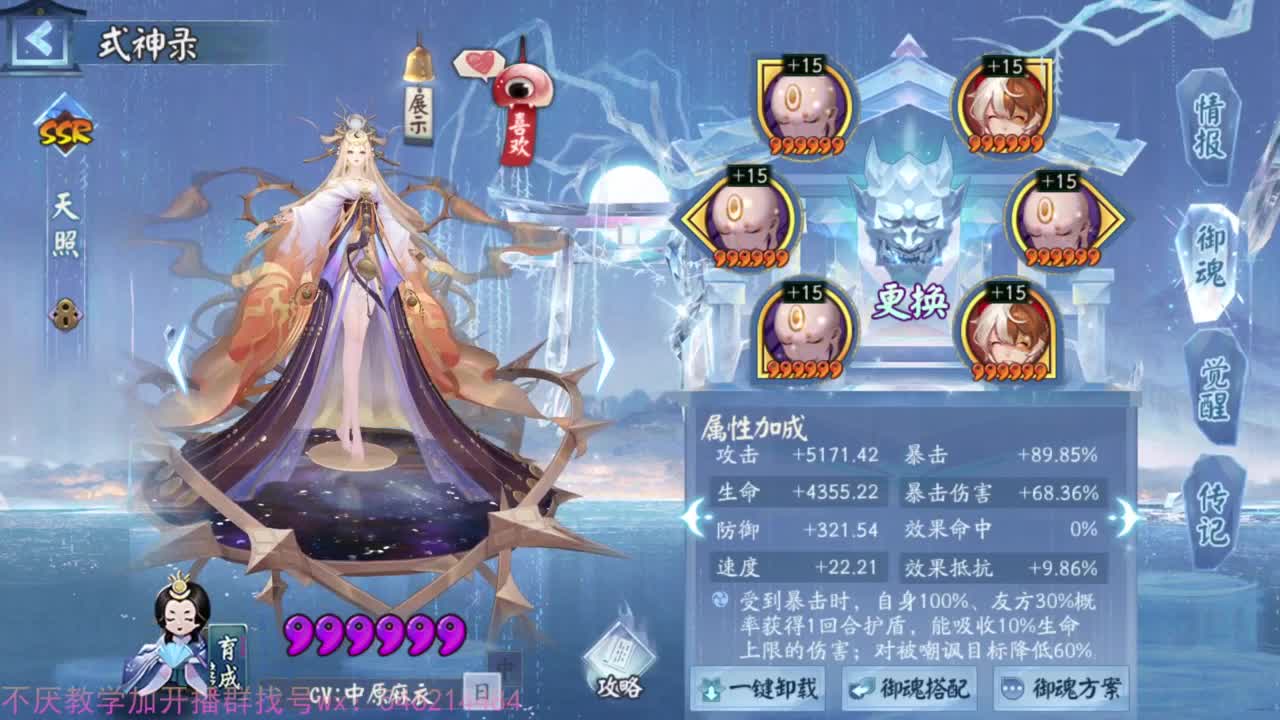1280x720 pixels.
Task: Switch voice language to 中
Action: click(506, 665)
